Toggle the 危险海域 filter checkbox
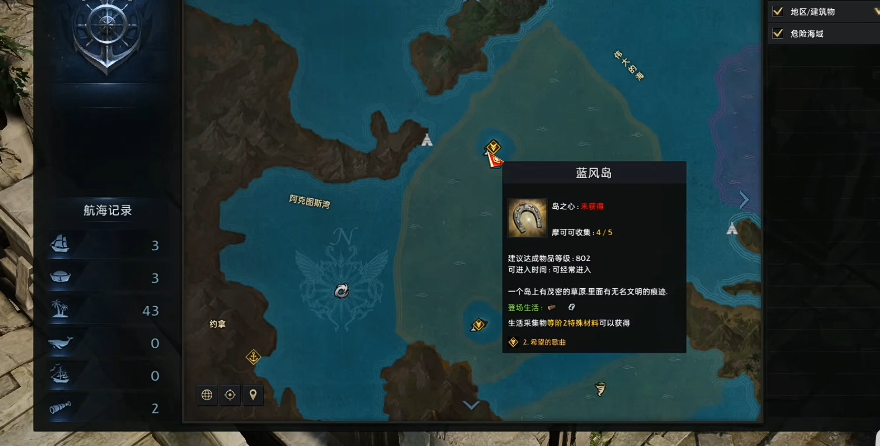 pyautogui.click(x=777, y=33)
